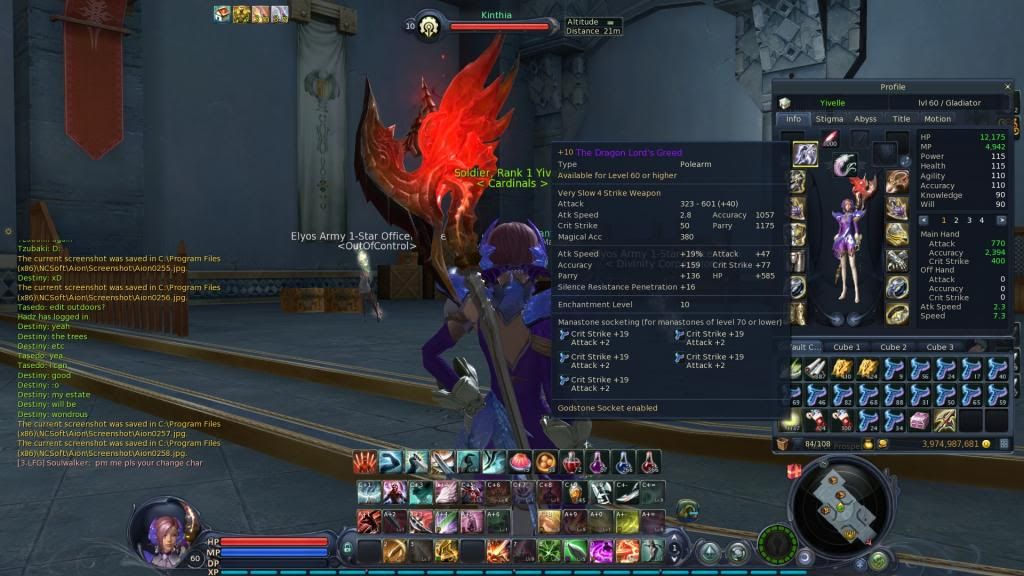Select the Title tab

[x=901, y=119]
